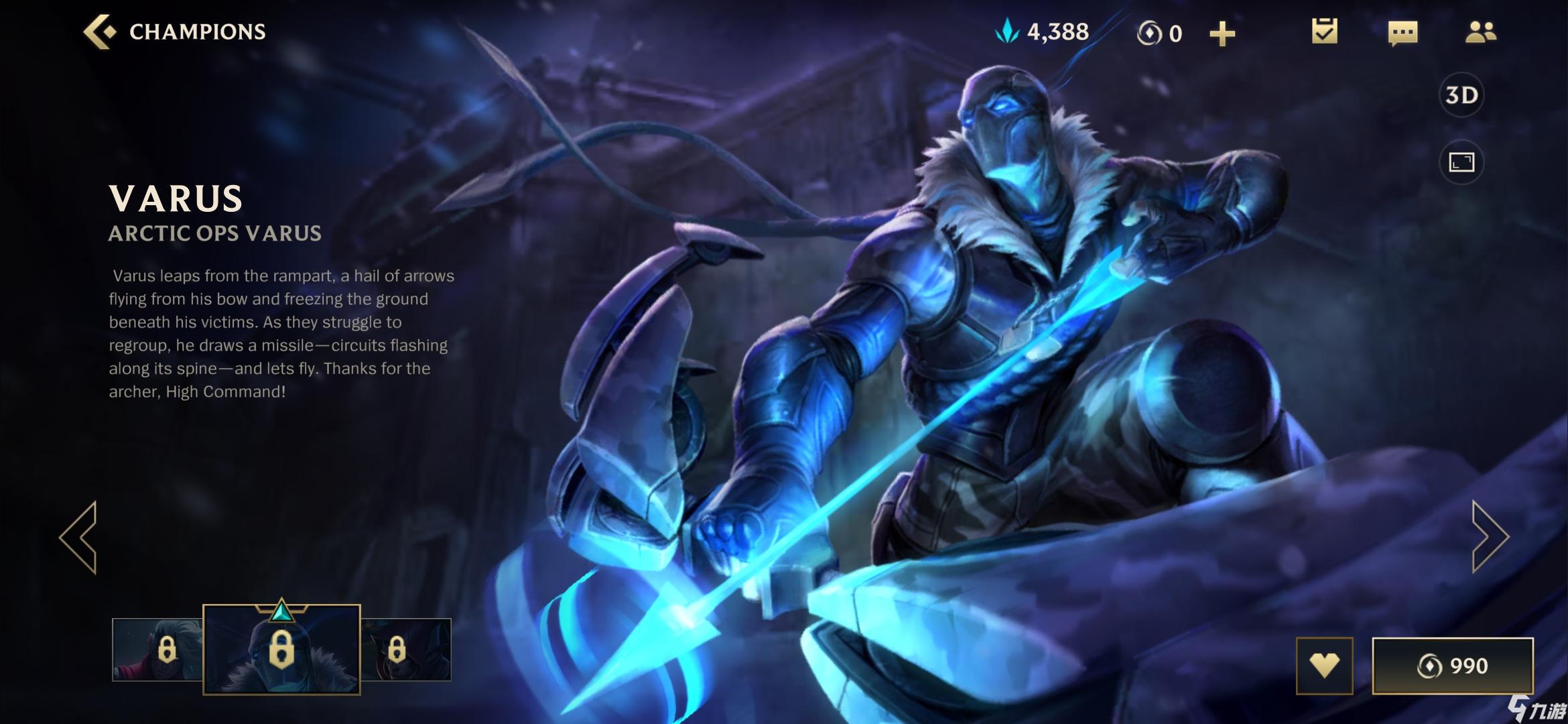This screenshot has width=1568, height=724.
Task: Open the missions checklist icon
Action: 1324,32
